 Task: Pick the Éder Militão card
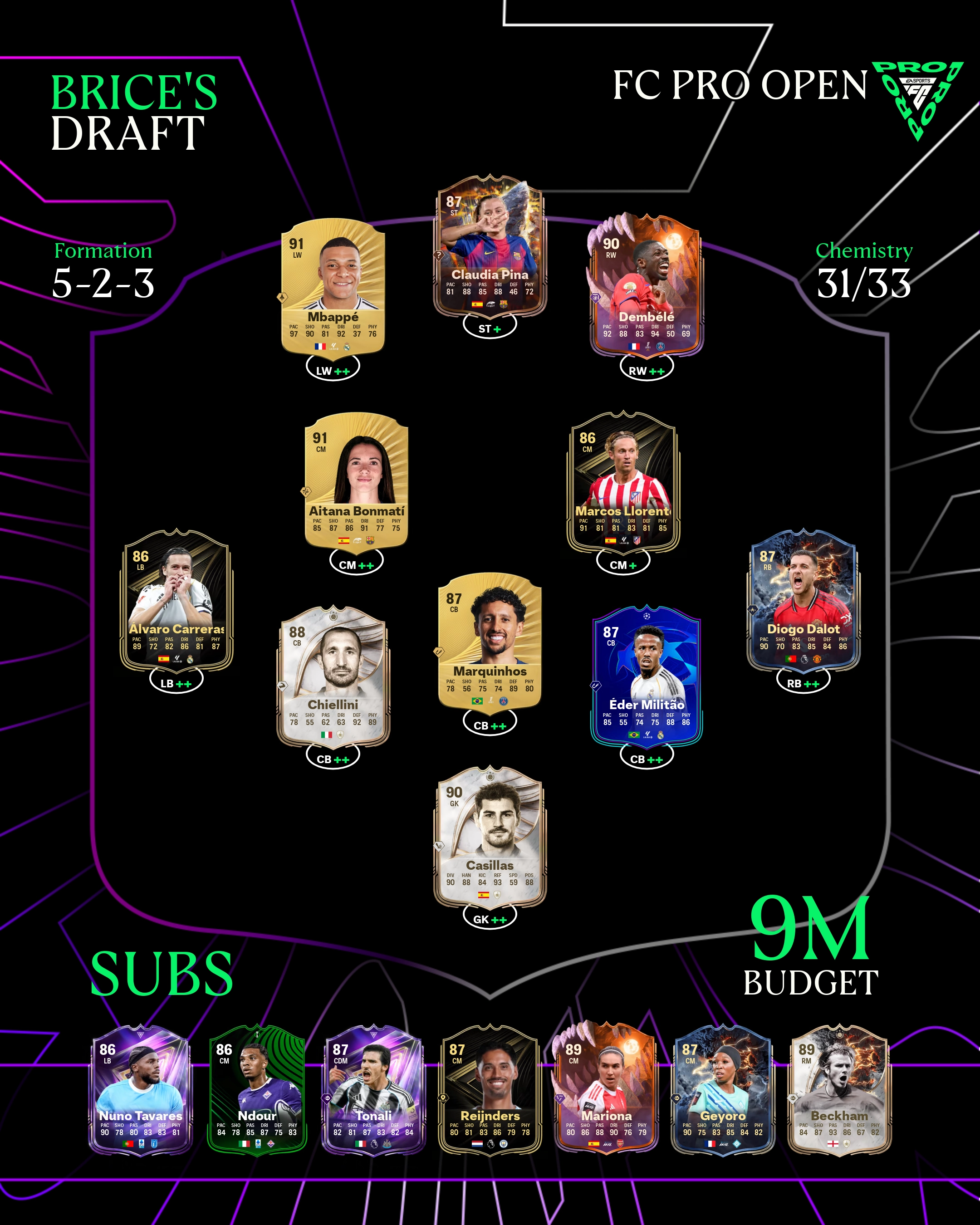point(647,676)
